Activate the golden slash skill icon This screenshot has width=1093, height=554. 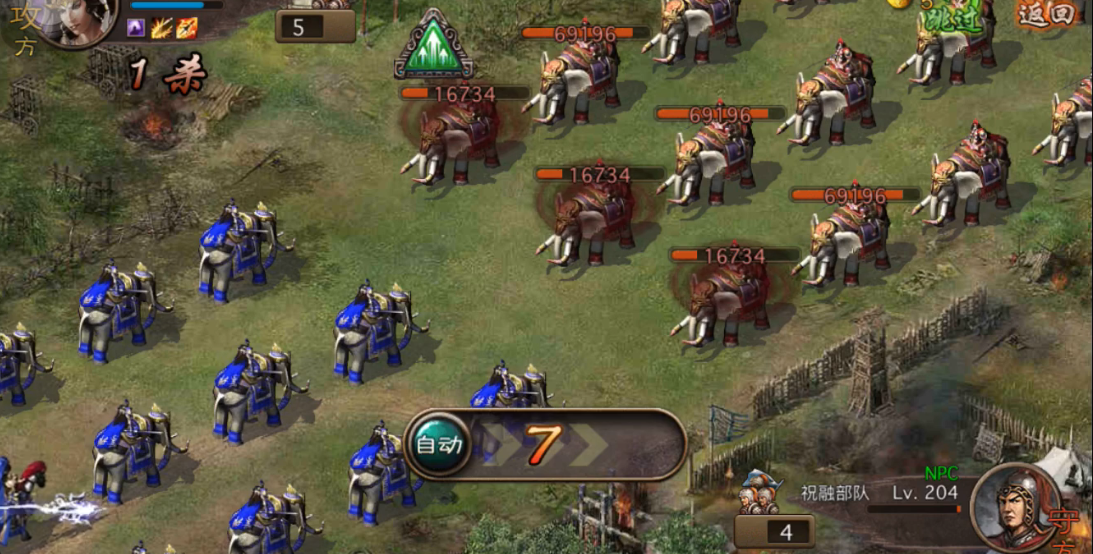[x=162, y=28]
